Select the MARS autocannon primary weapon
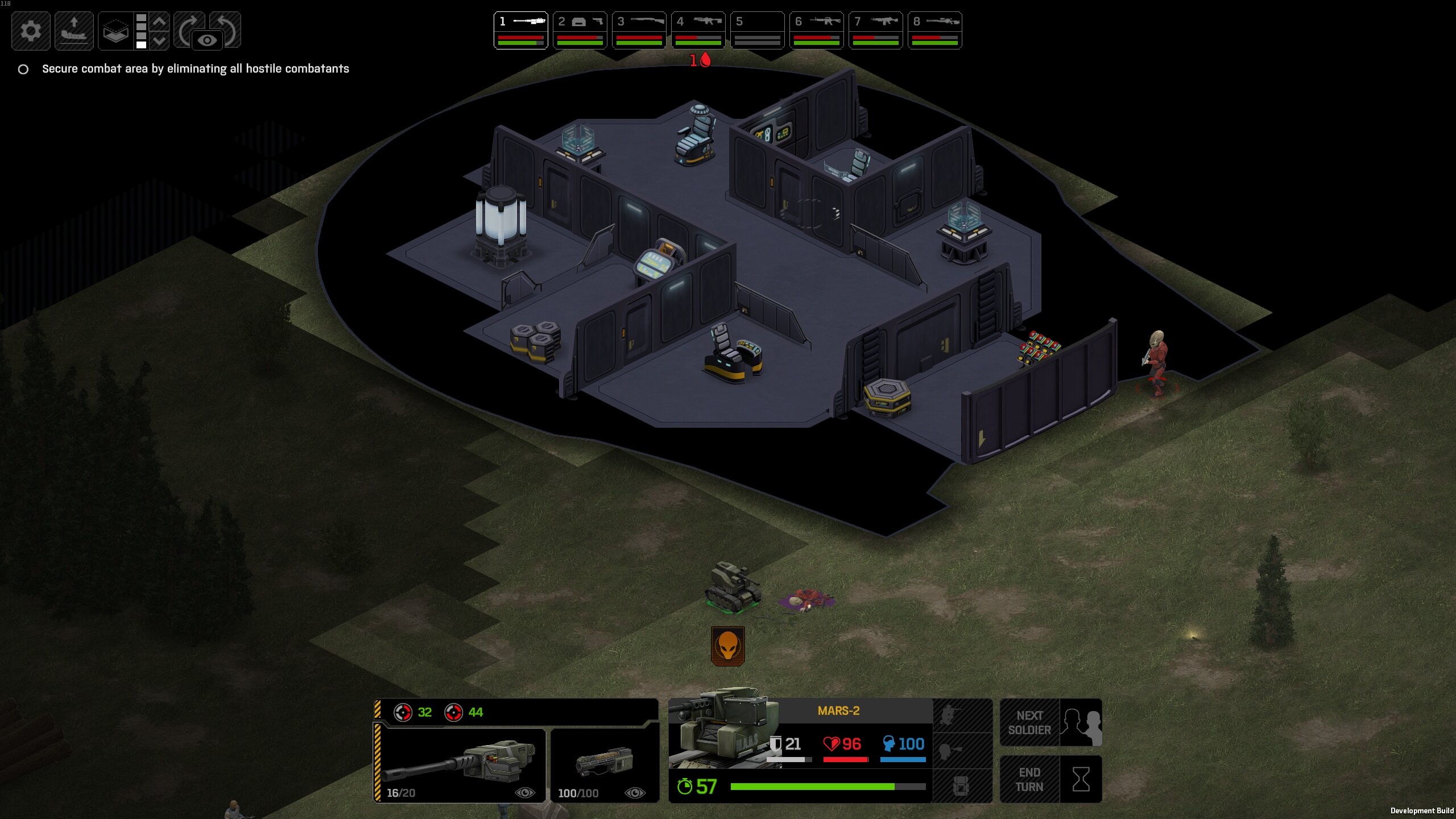The width and height of the screenshot is (1456, 819). (x=460, y=764)
